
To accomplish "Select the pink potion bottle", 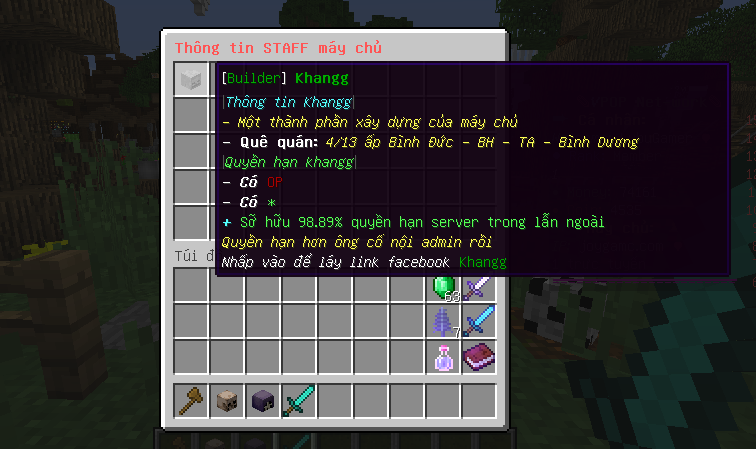I will pyautogui.click(x=443, y=358).
